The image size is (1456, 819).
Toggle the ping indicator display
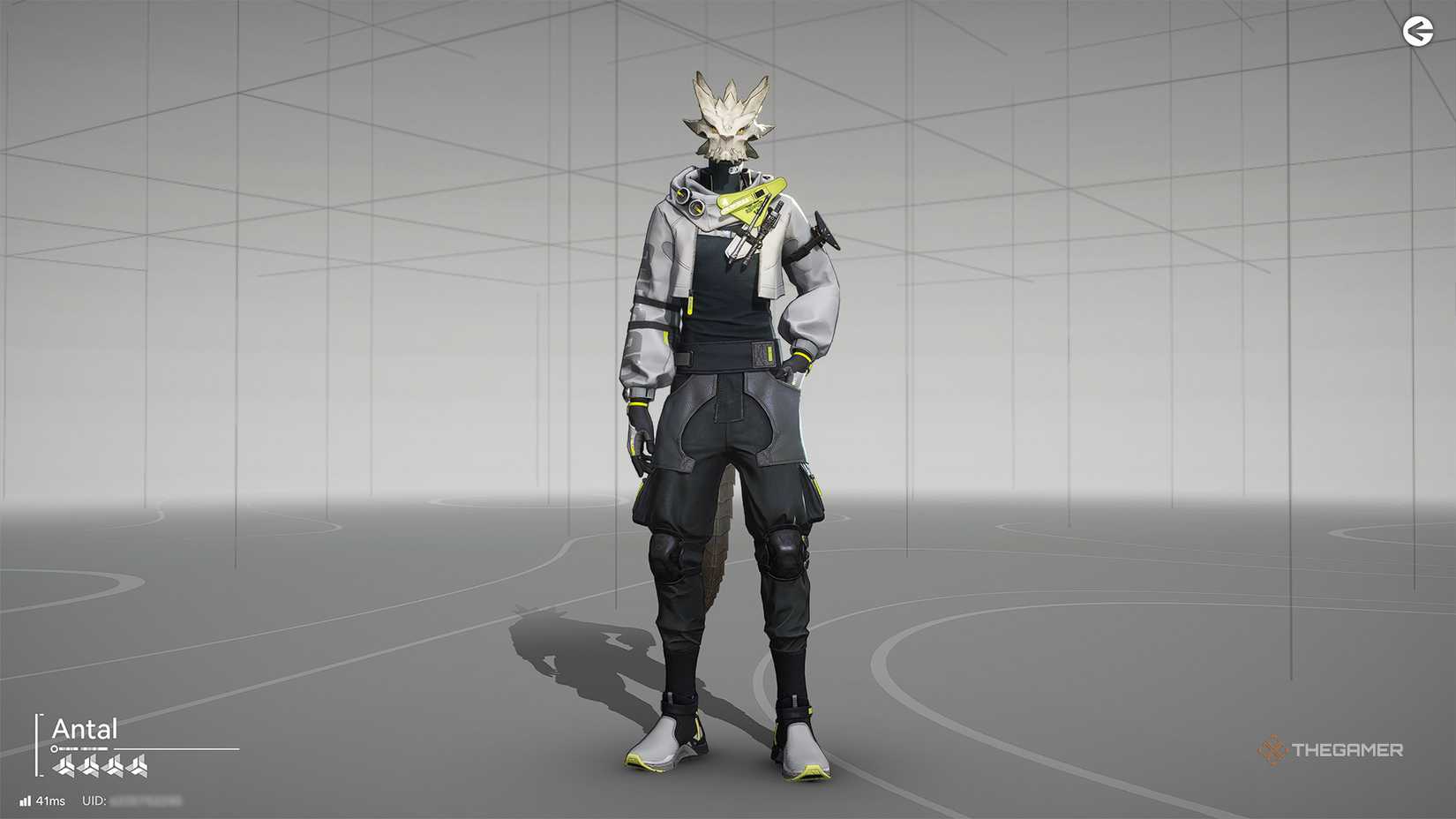(49, 800)
